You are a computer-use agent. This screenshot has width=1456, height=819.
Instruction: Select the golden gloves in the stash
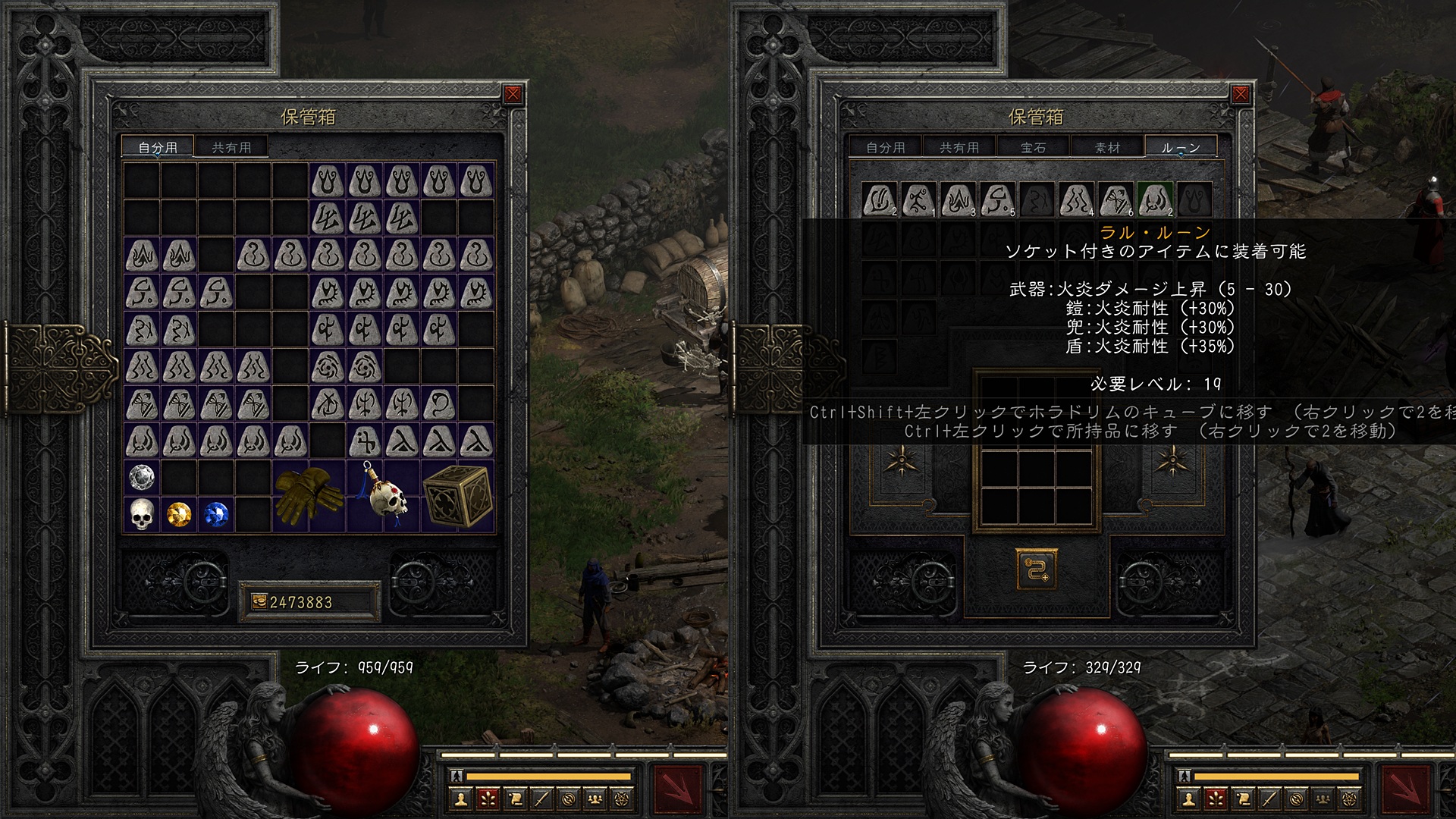point(309,496)
